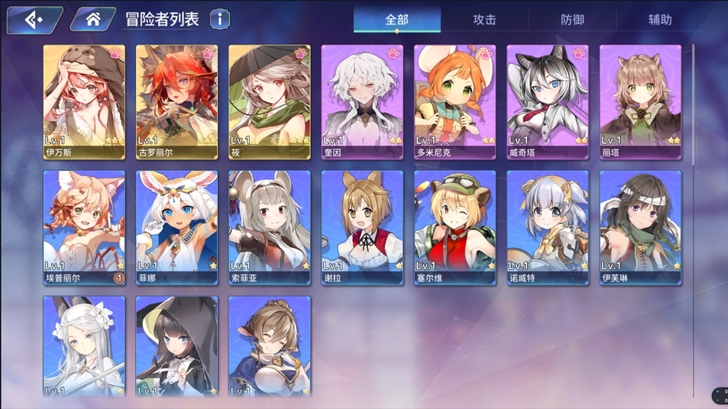Choose the 丽塔 character card
Image resolution: width=728 pixels, height=409 pixels.
(640, 102)
